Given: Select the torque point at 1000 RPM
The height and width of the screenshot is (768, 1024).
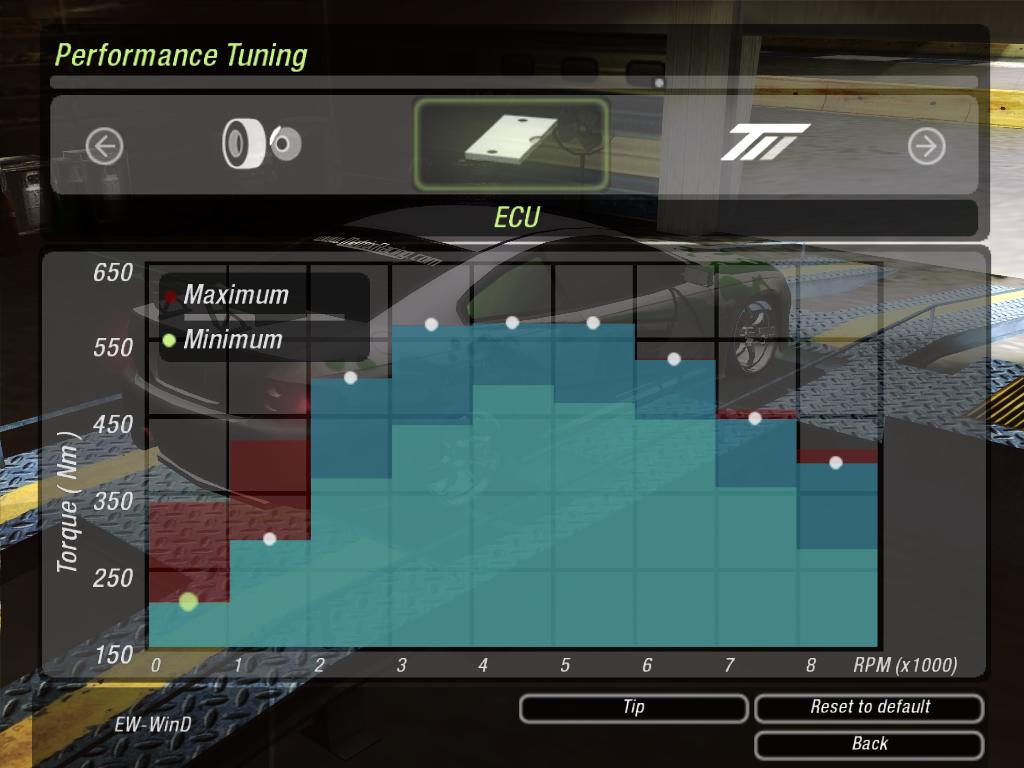Looking at the screenshot, I should (269, 539).
